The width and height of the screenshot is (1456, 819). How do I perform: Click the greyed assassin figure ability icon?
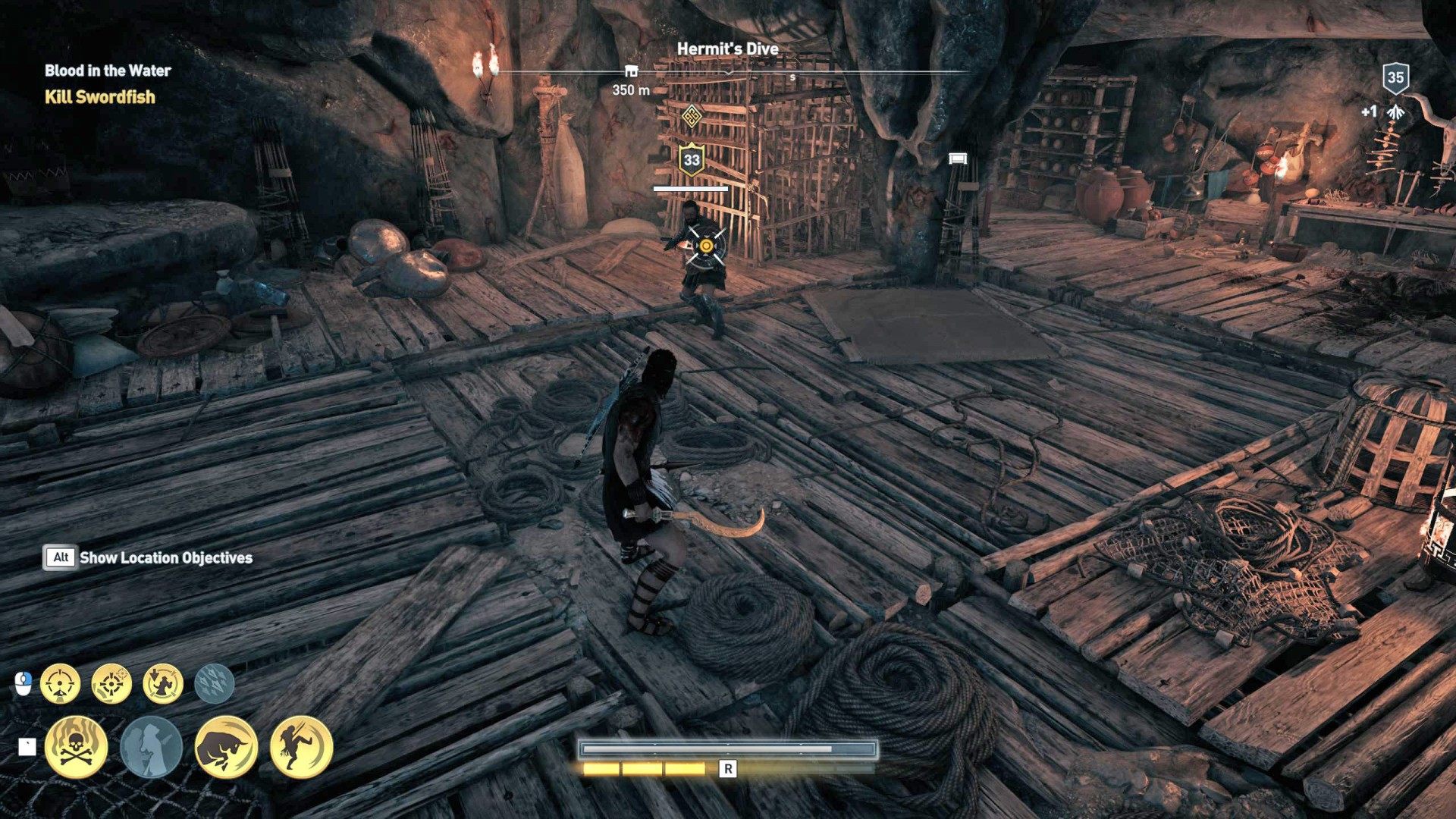tap(150, 747)
